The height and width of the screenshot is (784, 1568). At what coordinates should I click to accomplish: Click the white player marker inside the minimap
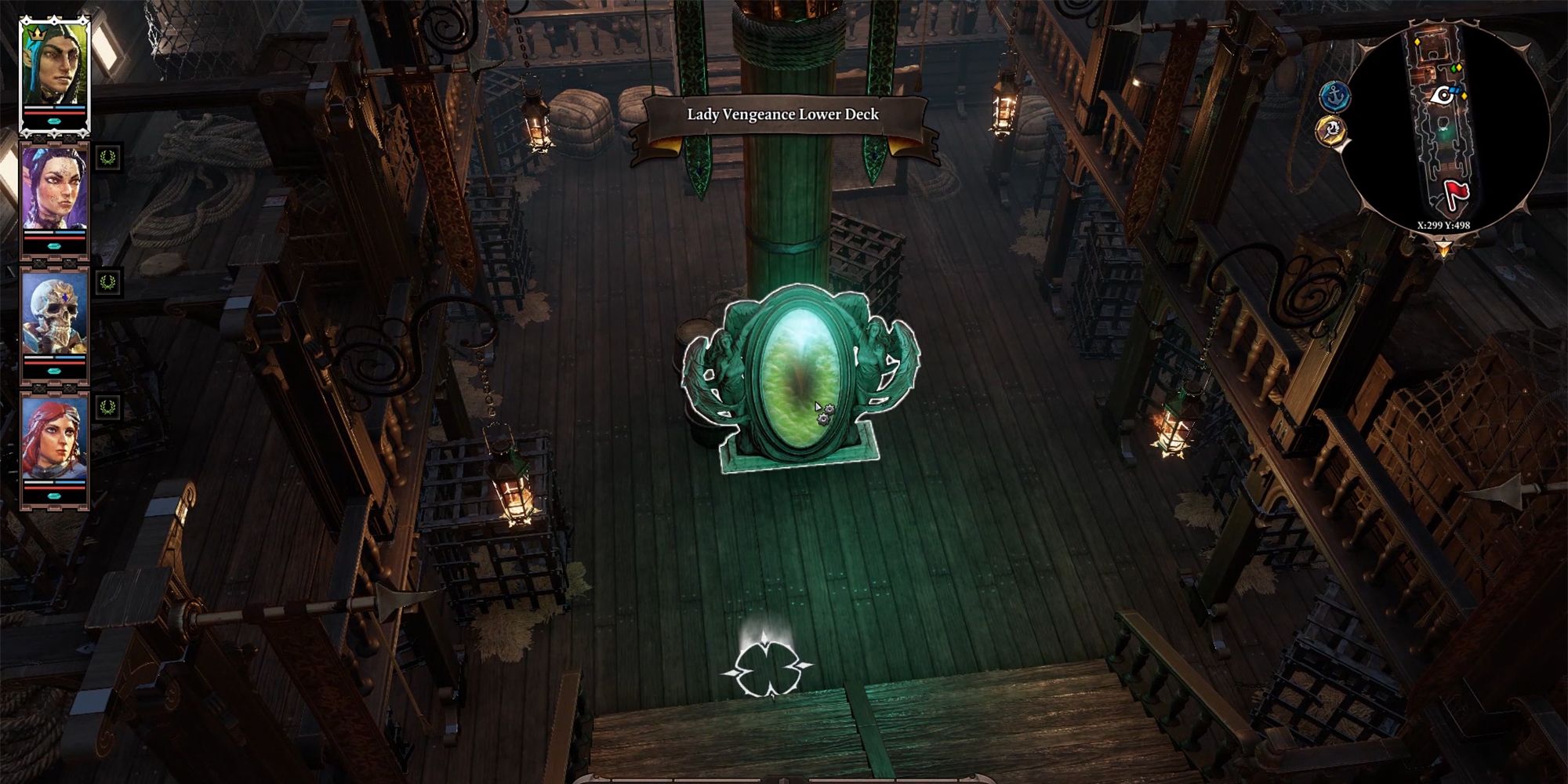[x=1444, y=93]
